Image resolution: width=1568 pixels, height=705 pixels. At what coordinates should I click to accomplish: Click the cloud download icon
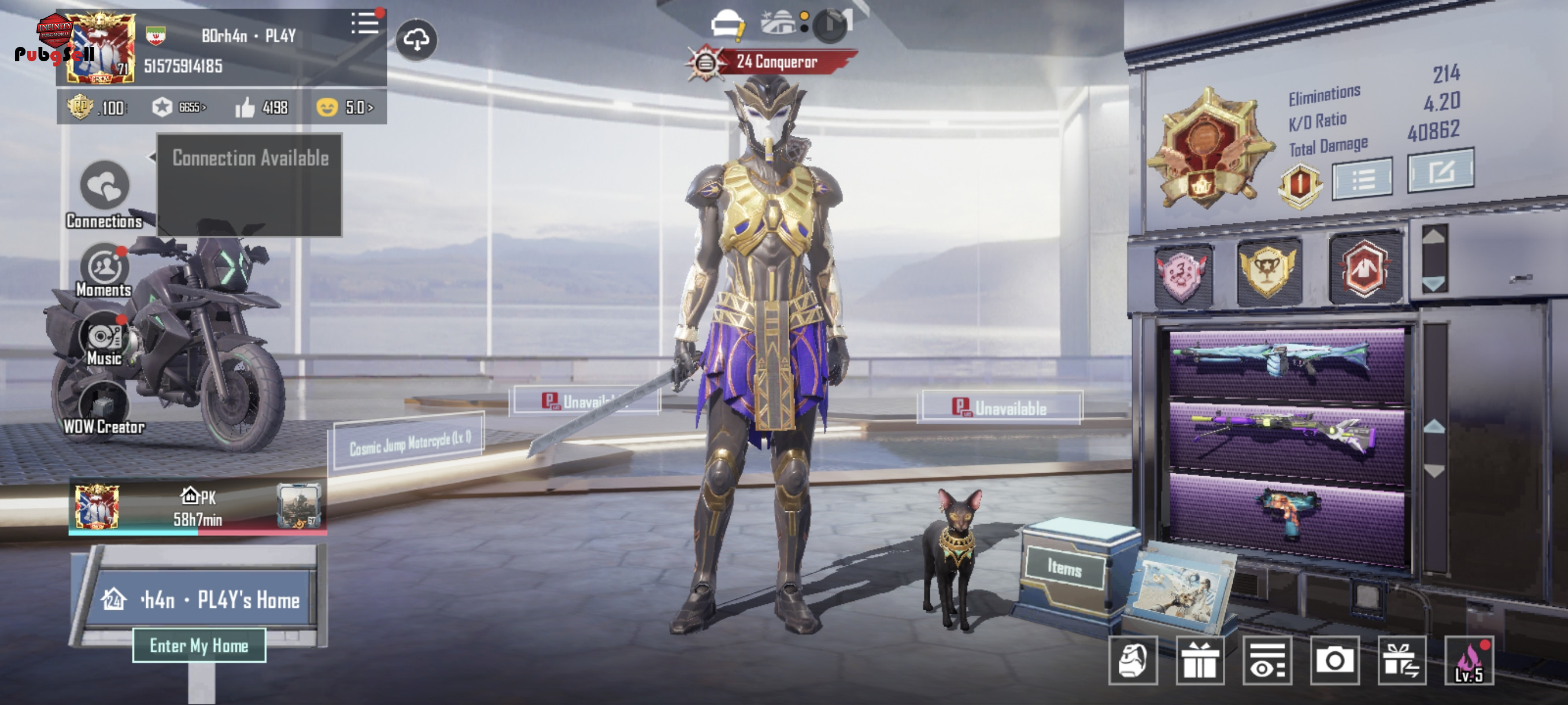(416, 40)
